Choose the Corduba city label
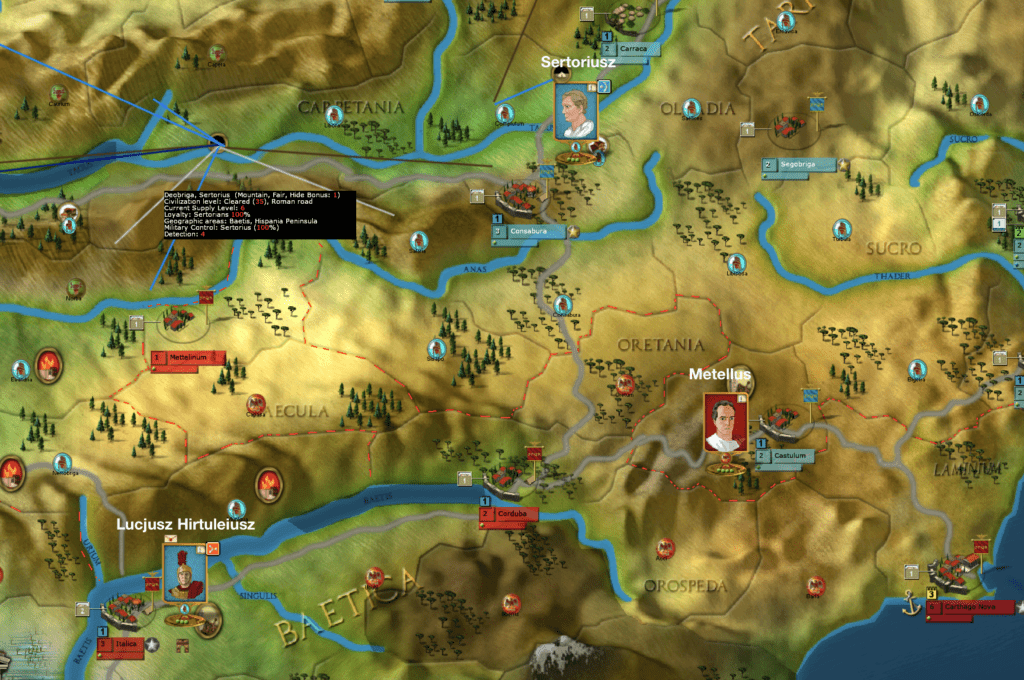This screenshot has height=680, width=1024. tap(510, 514)
